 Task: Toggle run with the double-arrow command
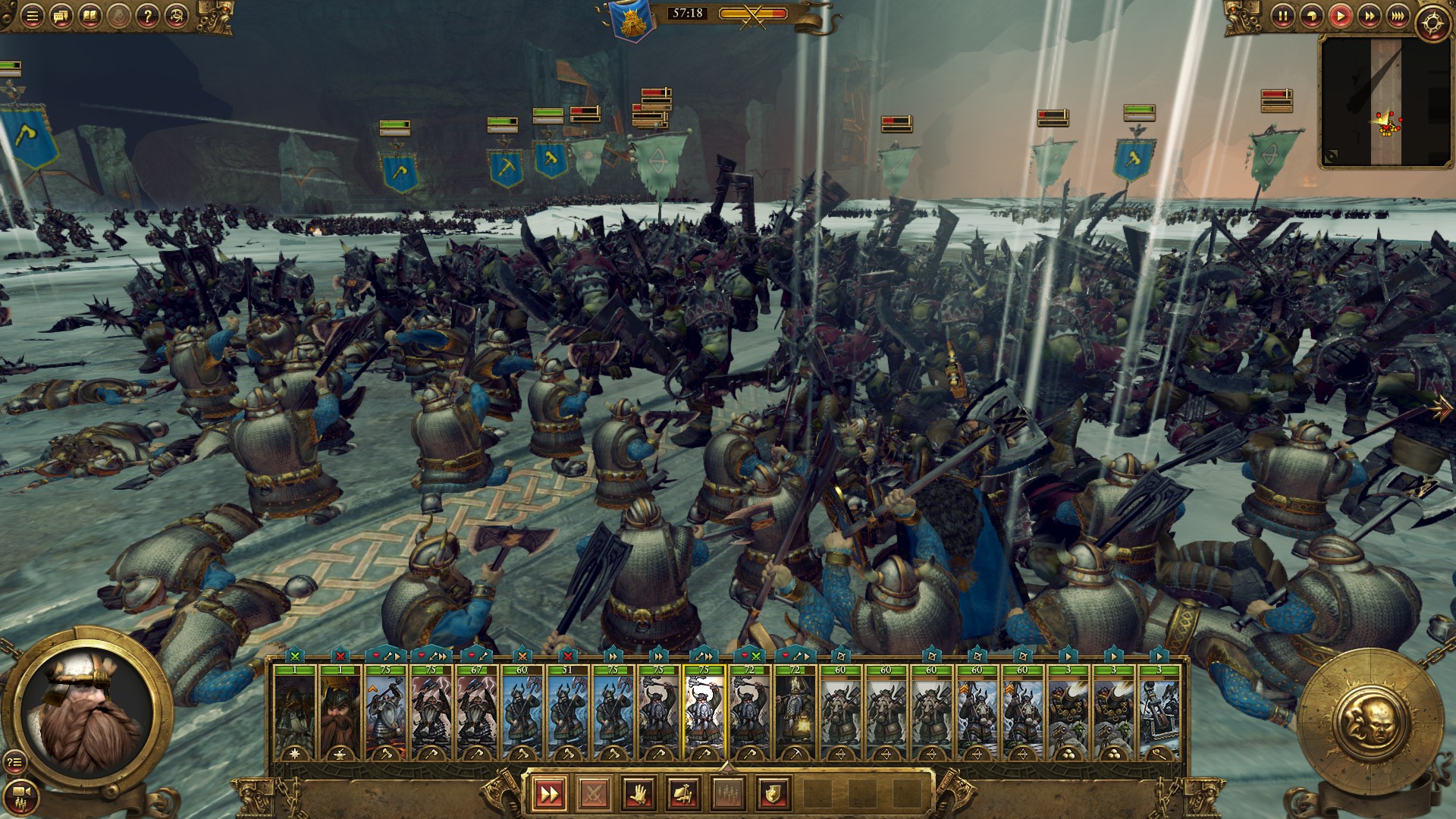[549, 794]
